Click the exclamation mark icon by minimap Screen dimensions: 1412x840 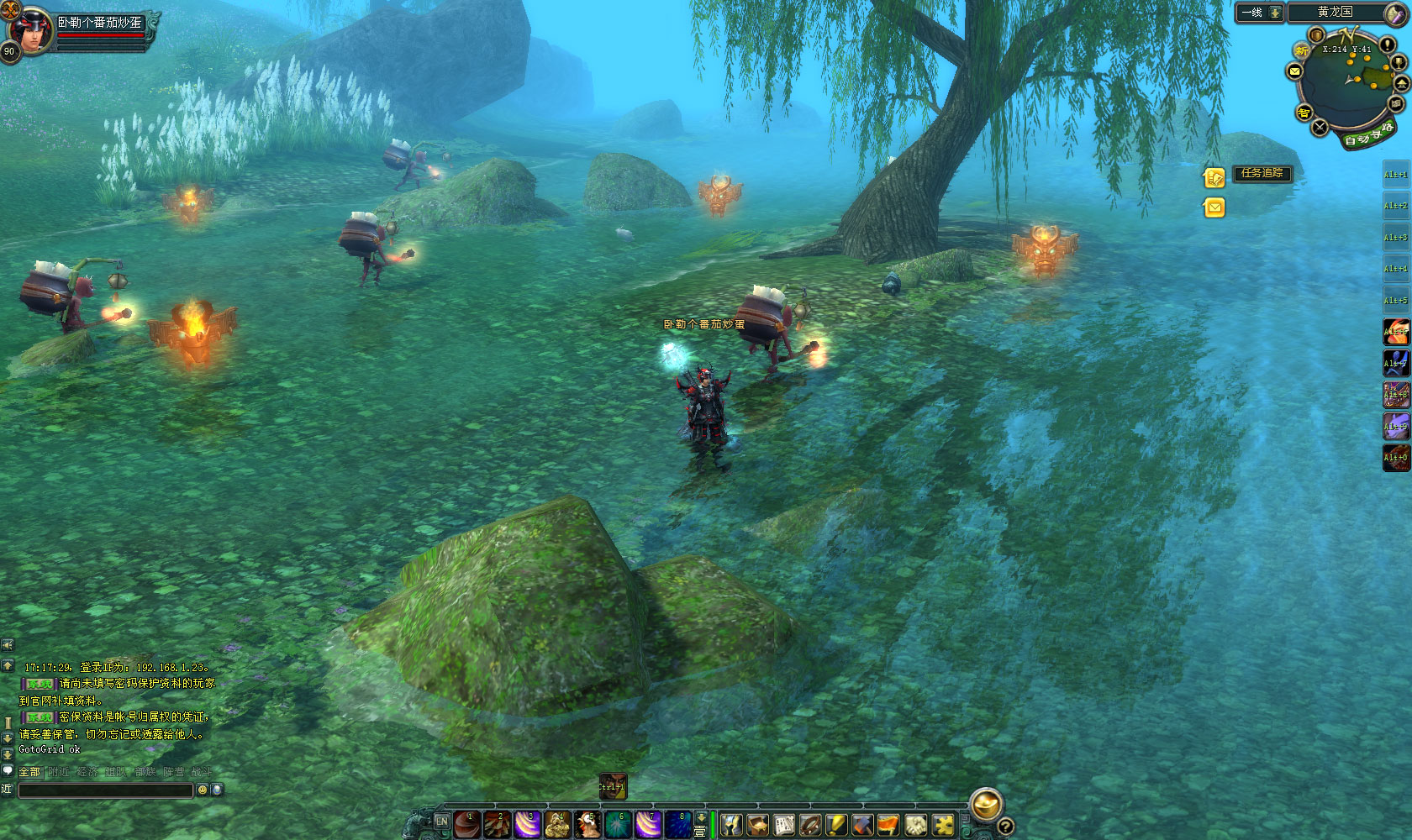(x=1387, y=45)
